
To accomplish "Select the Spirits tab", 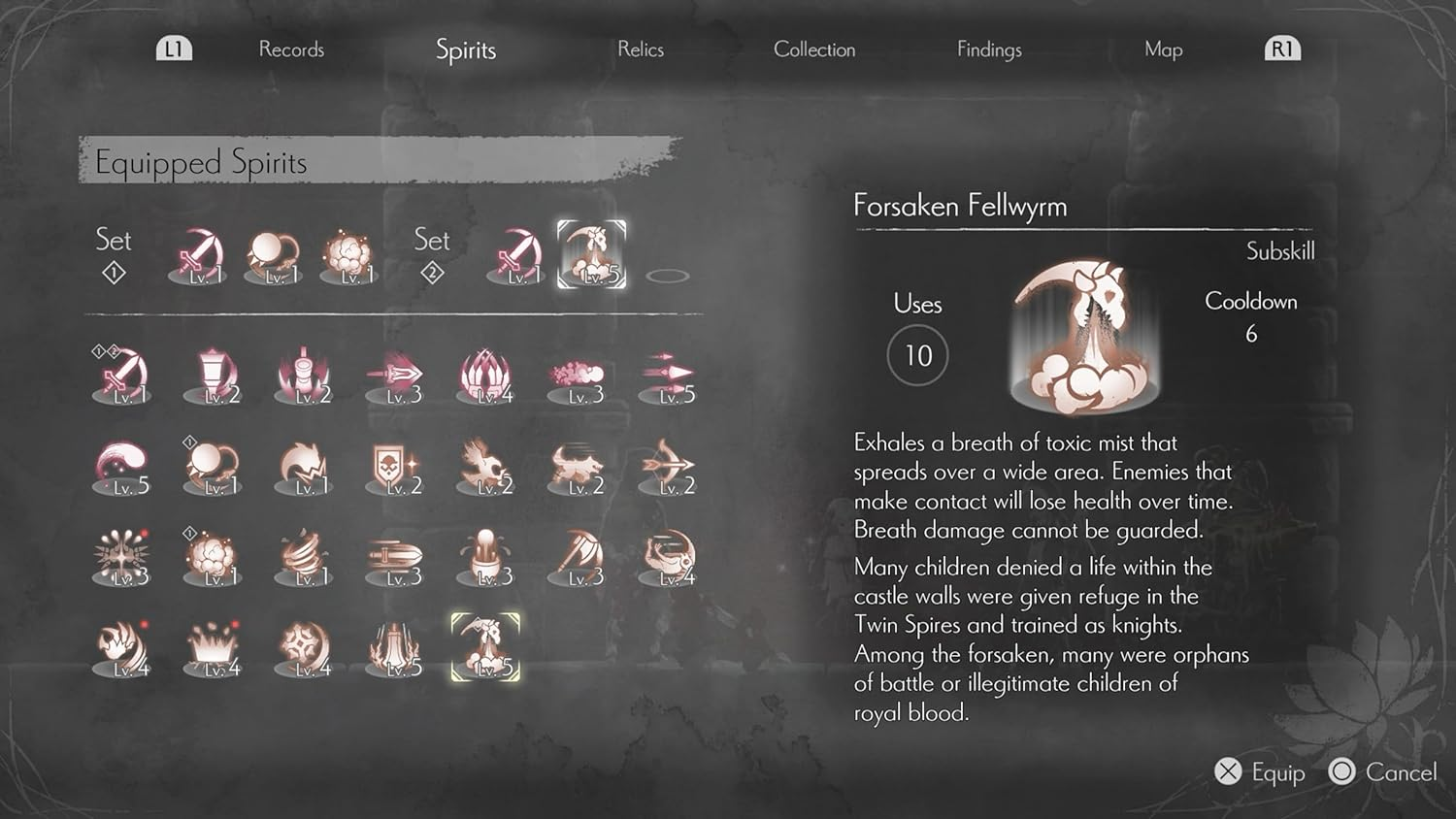I will pyautogui.click(x=466, y=49).
